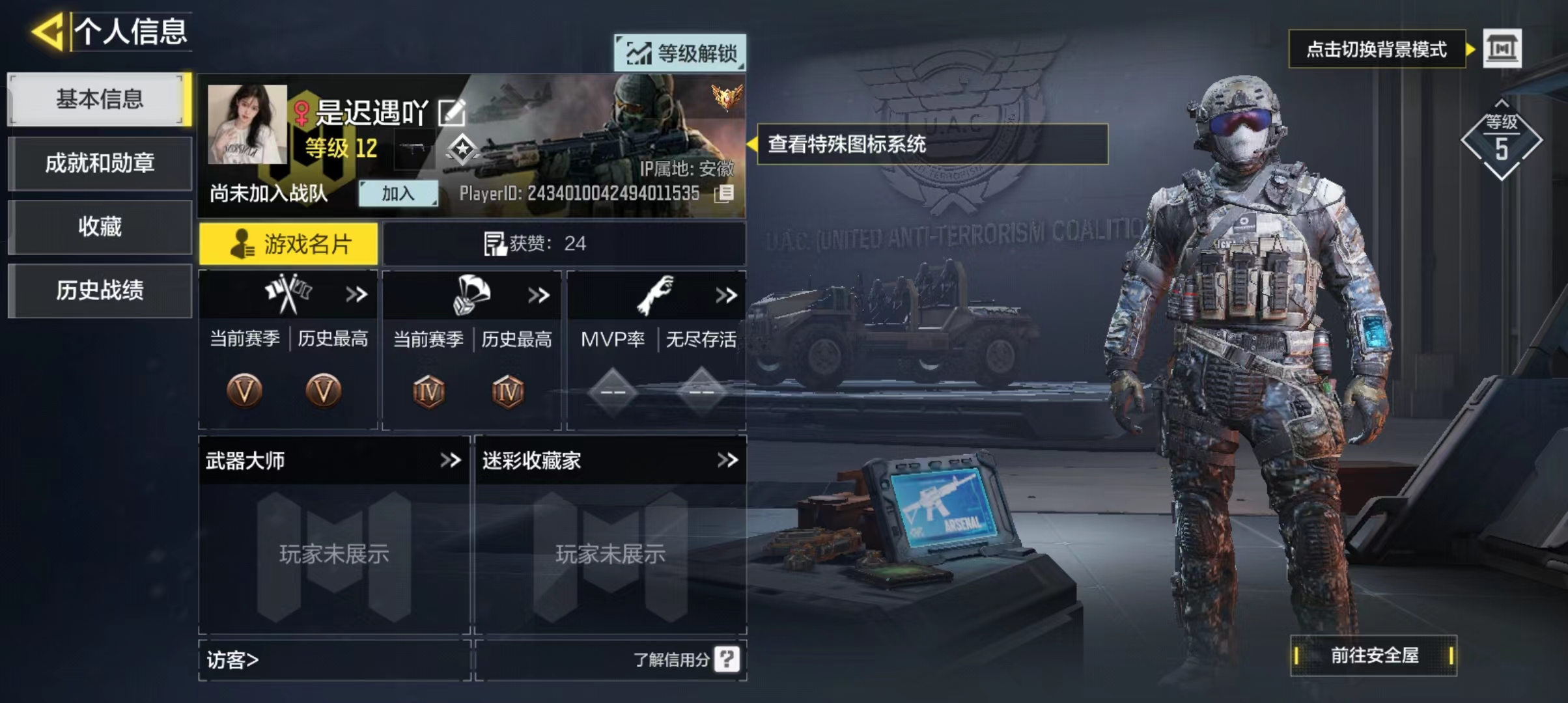This screenshot has height=703, width=1568.
Task: Toggle the 点击切换背景模式 background icon
Action: click(1502, 49)
